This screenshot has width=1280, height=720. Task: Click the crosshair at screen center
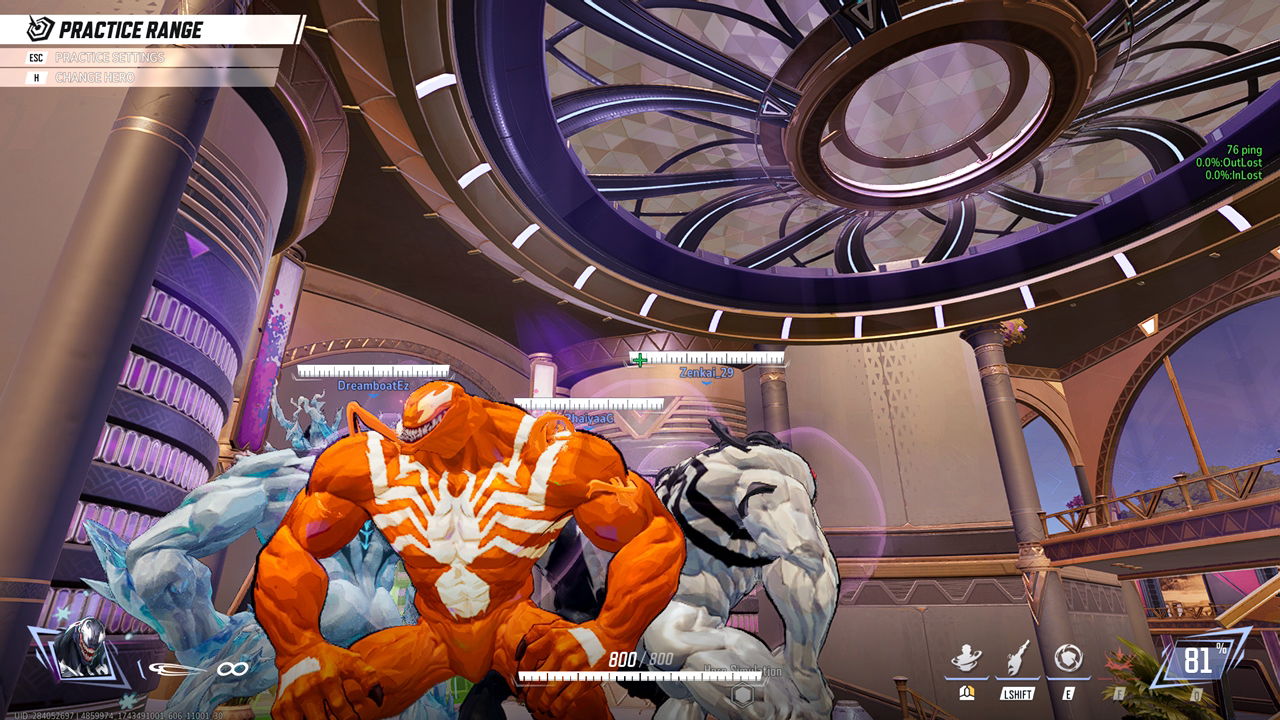point(640,360)
